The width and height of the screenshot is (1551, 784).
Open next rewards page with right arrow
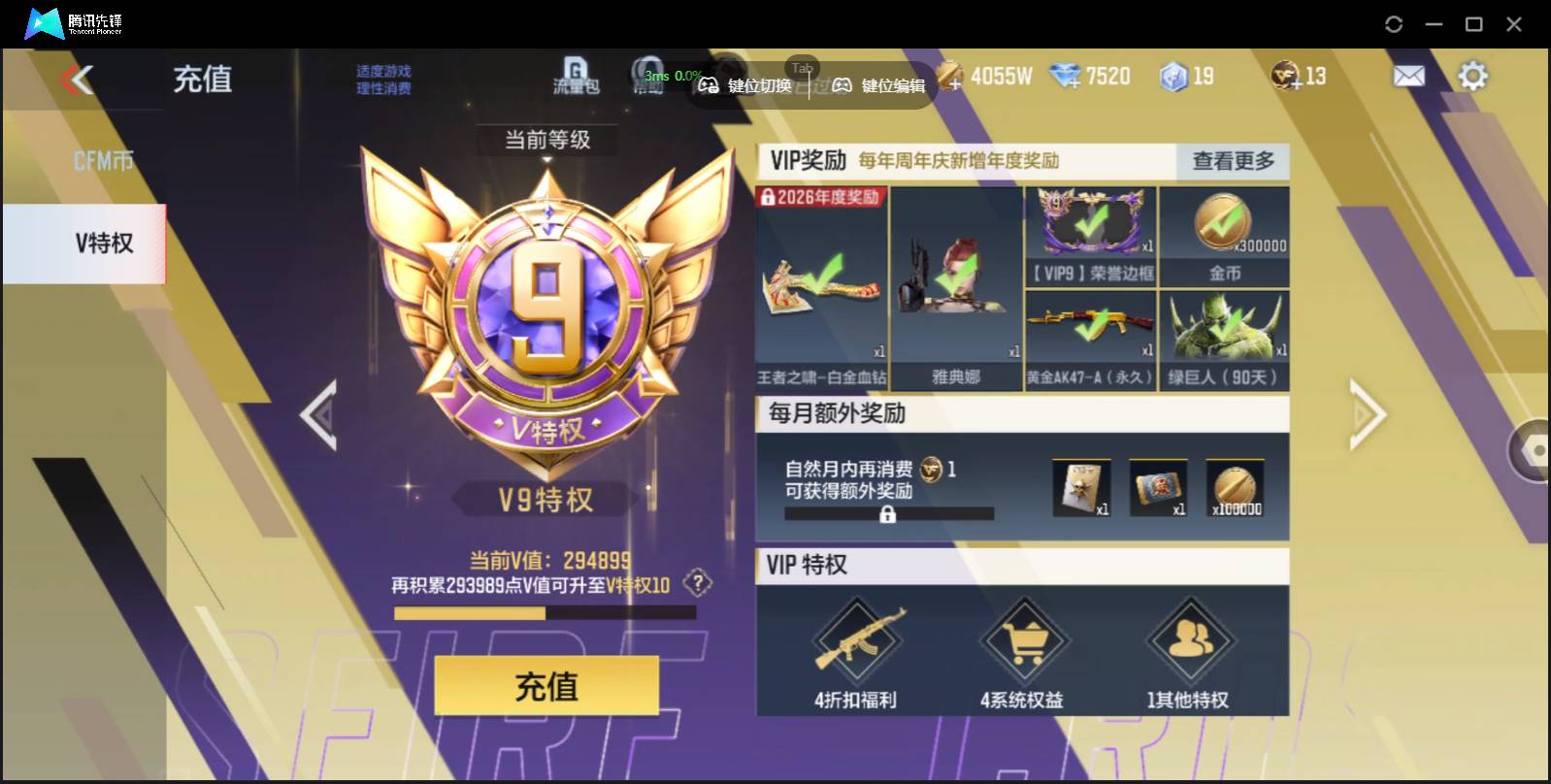click(x=1368, y=414)
